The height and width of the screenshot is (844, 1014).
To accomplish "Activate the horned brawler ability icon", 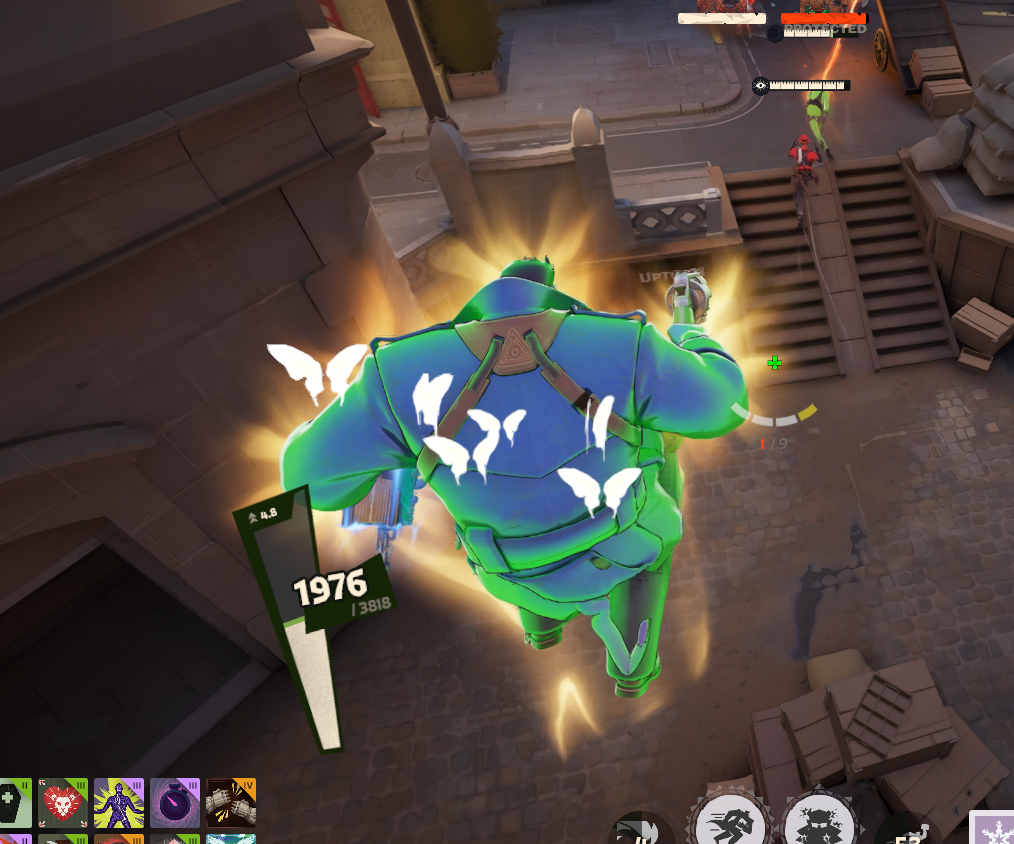I will pos(819,824).
